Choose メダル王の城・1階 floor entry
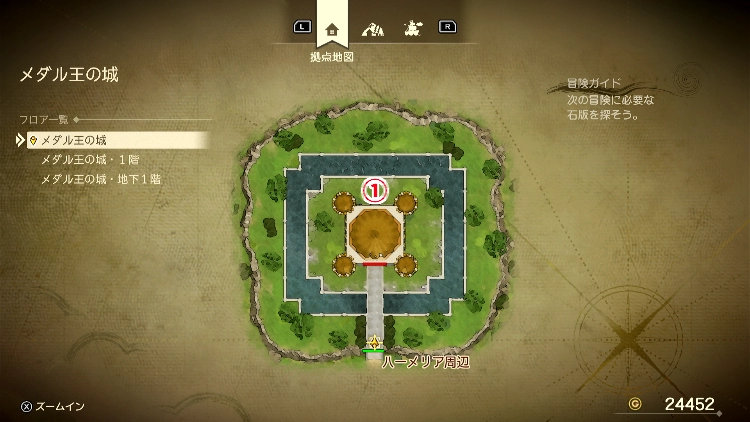The image size is (750, 422). 87,160
